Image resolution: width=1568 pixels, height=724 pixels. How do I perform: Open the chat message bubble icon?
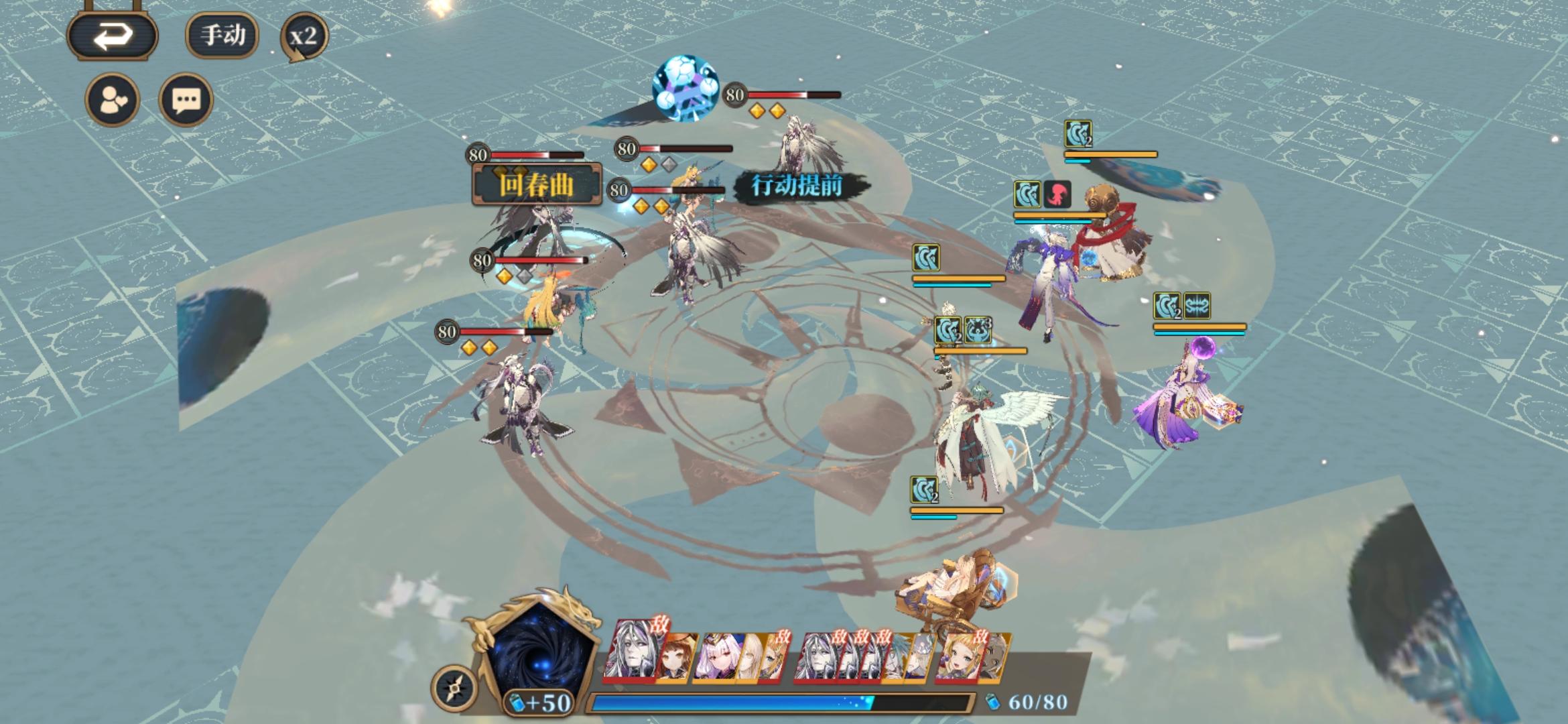tap(188, 99)
